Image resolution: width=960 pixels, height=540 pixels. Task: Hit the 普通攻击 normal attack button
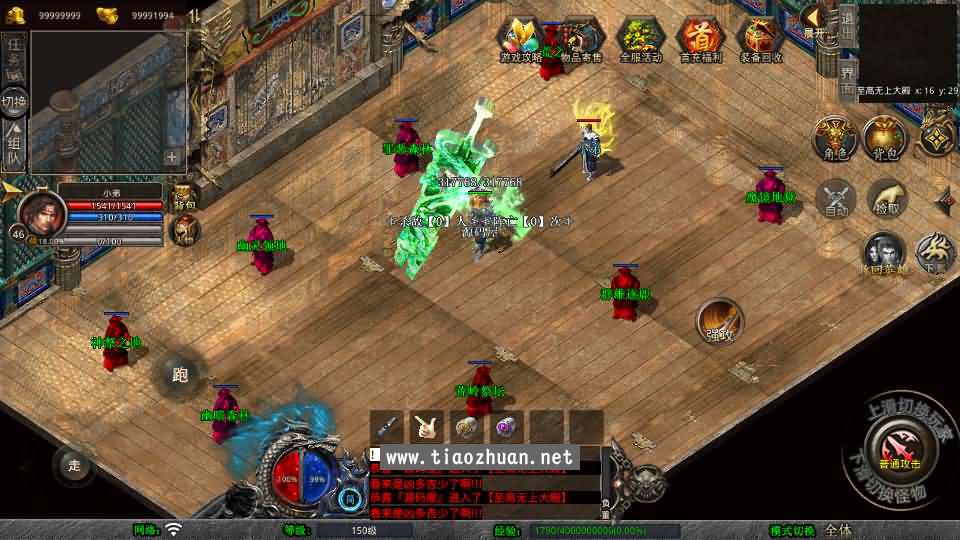(897, 442)
